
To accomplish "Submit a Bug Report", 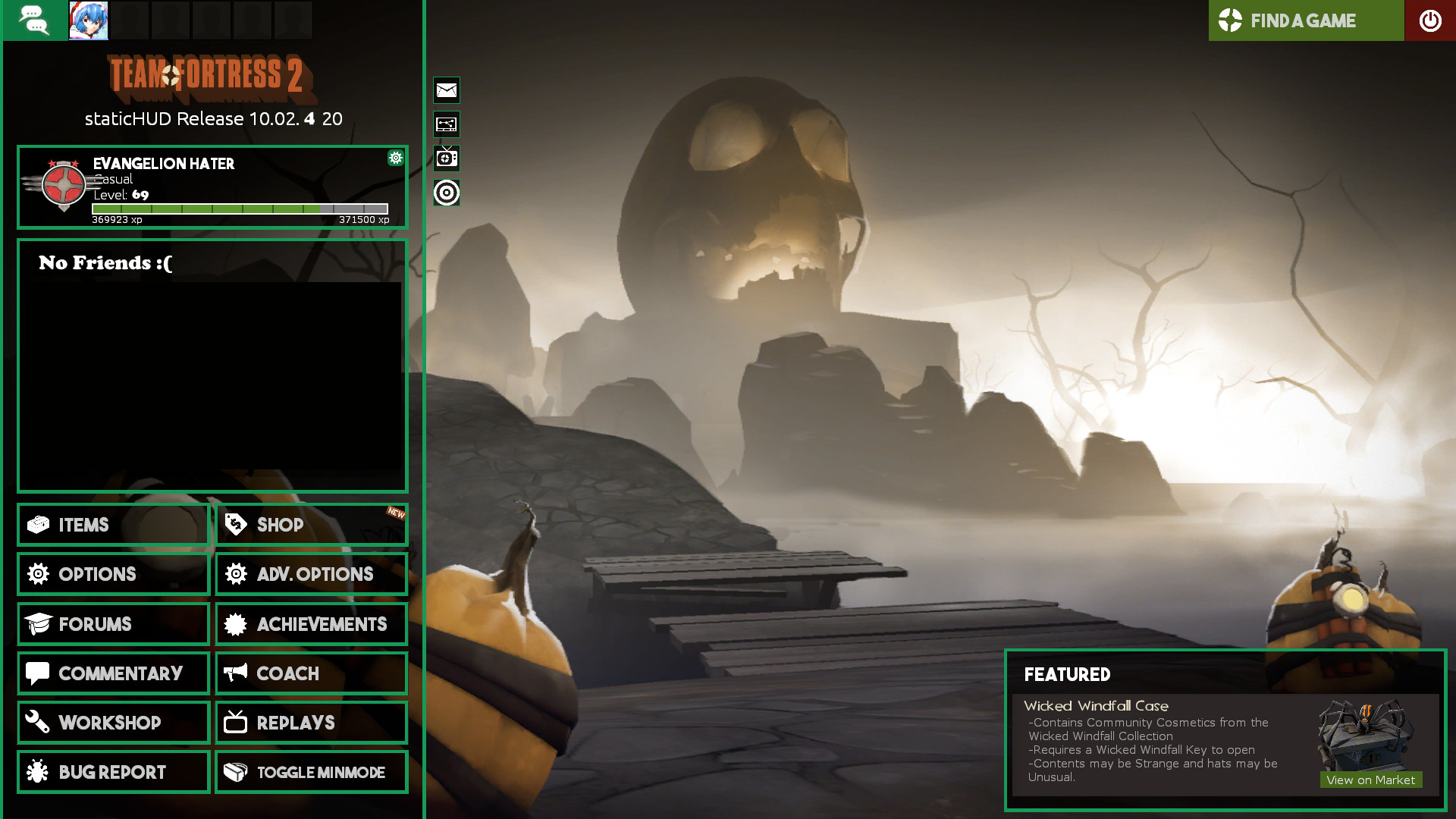I will click(x=113, y=772).
